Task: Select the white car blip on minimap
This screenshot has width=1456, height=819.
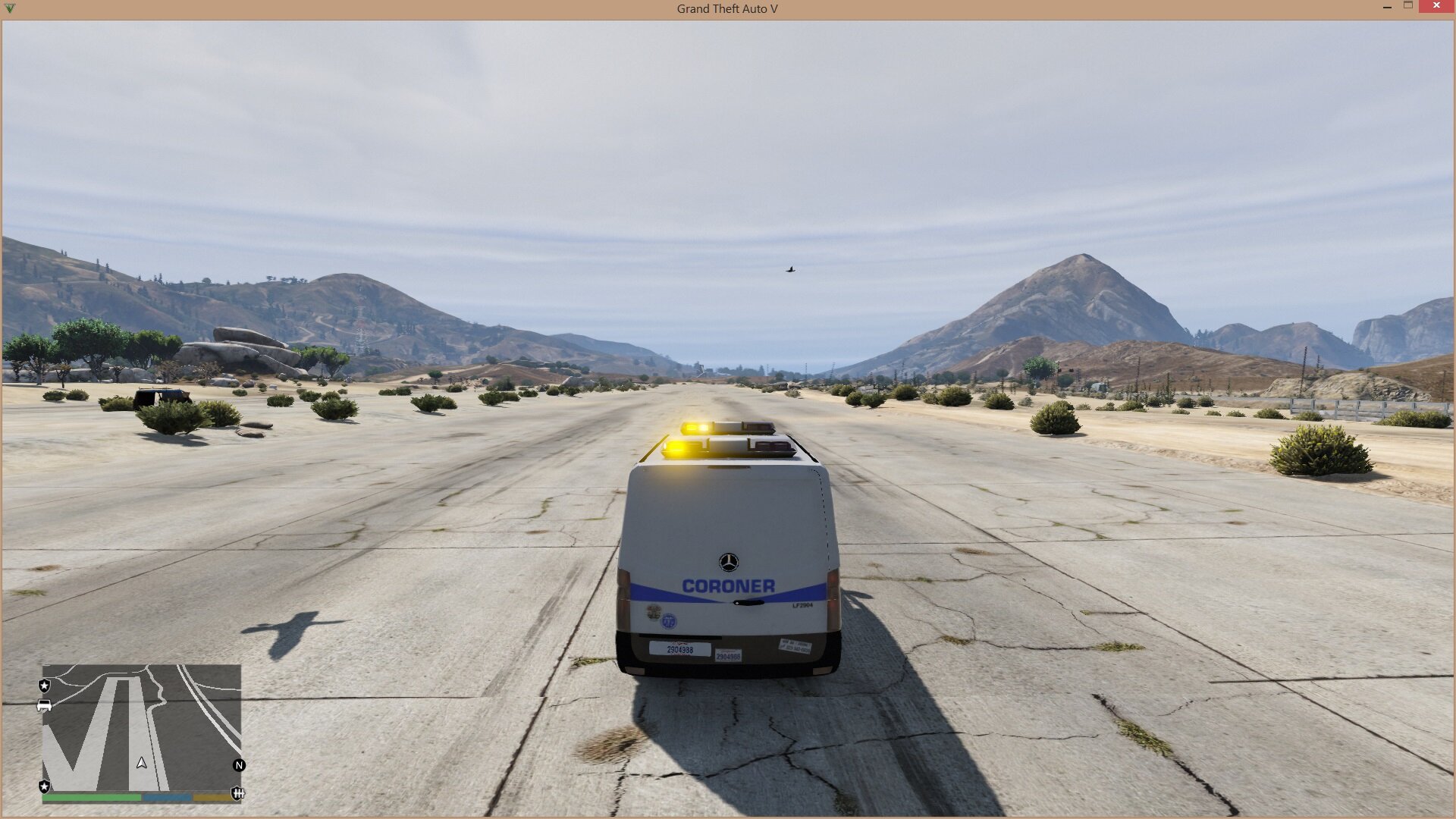Action: [44, 706]
